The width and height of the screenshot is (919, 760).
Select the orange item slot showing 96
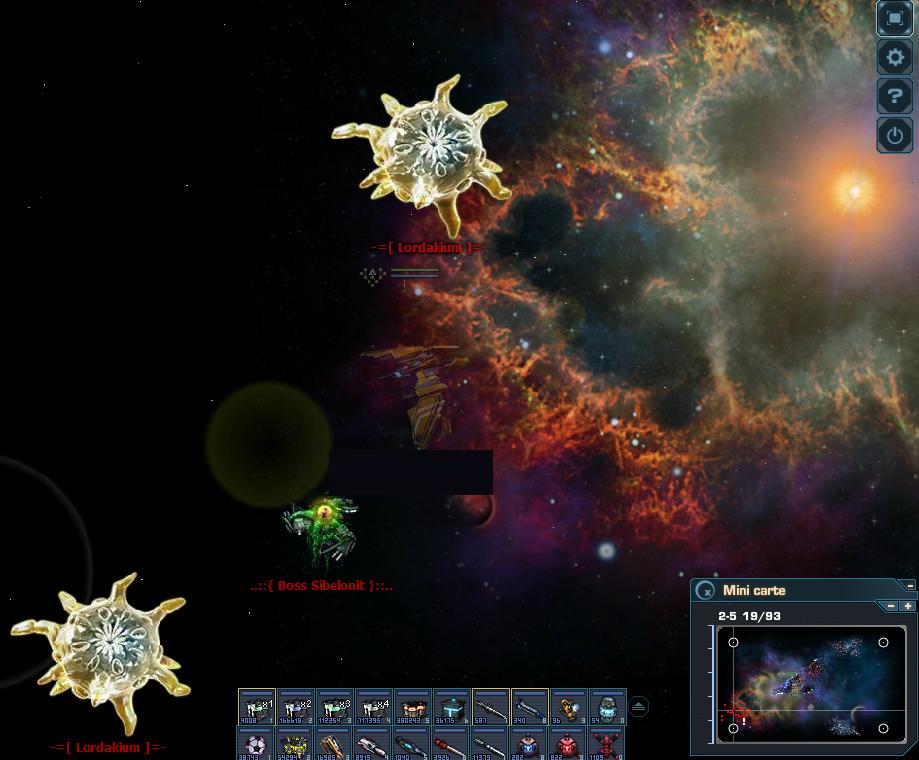click(x=569, y=706)
